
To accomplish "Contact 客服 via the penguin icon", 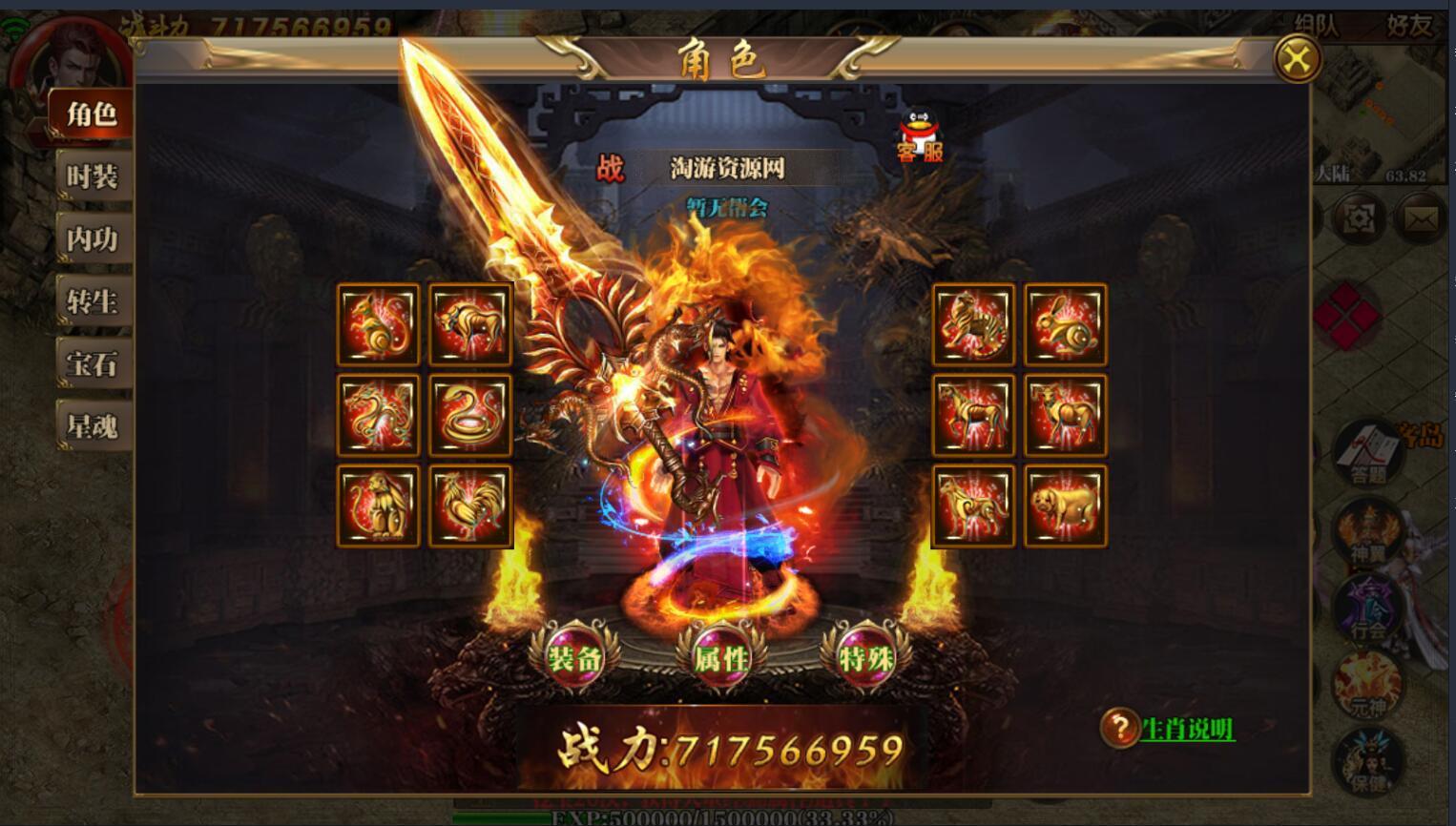I will (x=919, y=135).
